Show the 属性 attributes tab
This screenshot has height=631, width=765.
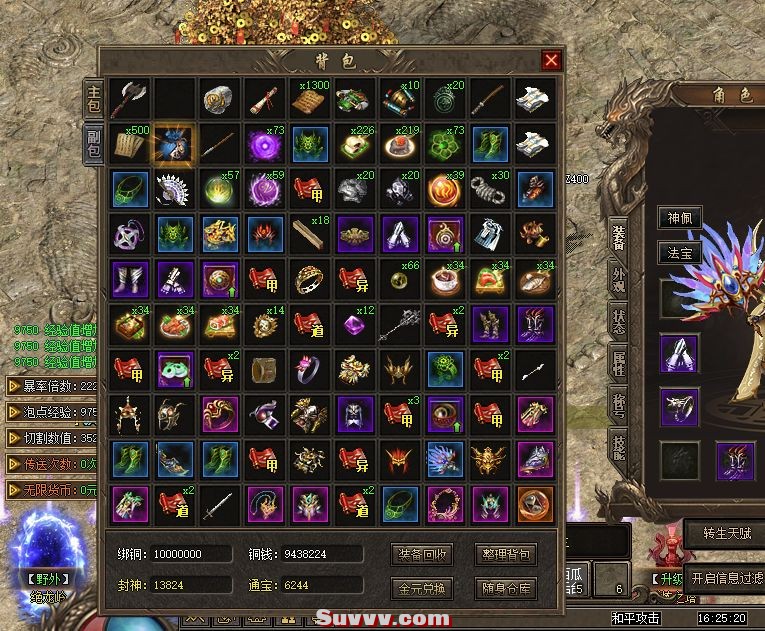point(618,365)
